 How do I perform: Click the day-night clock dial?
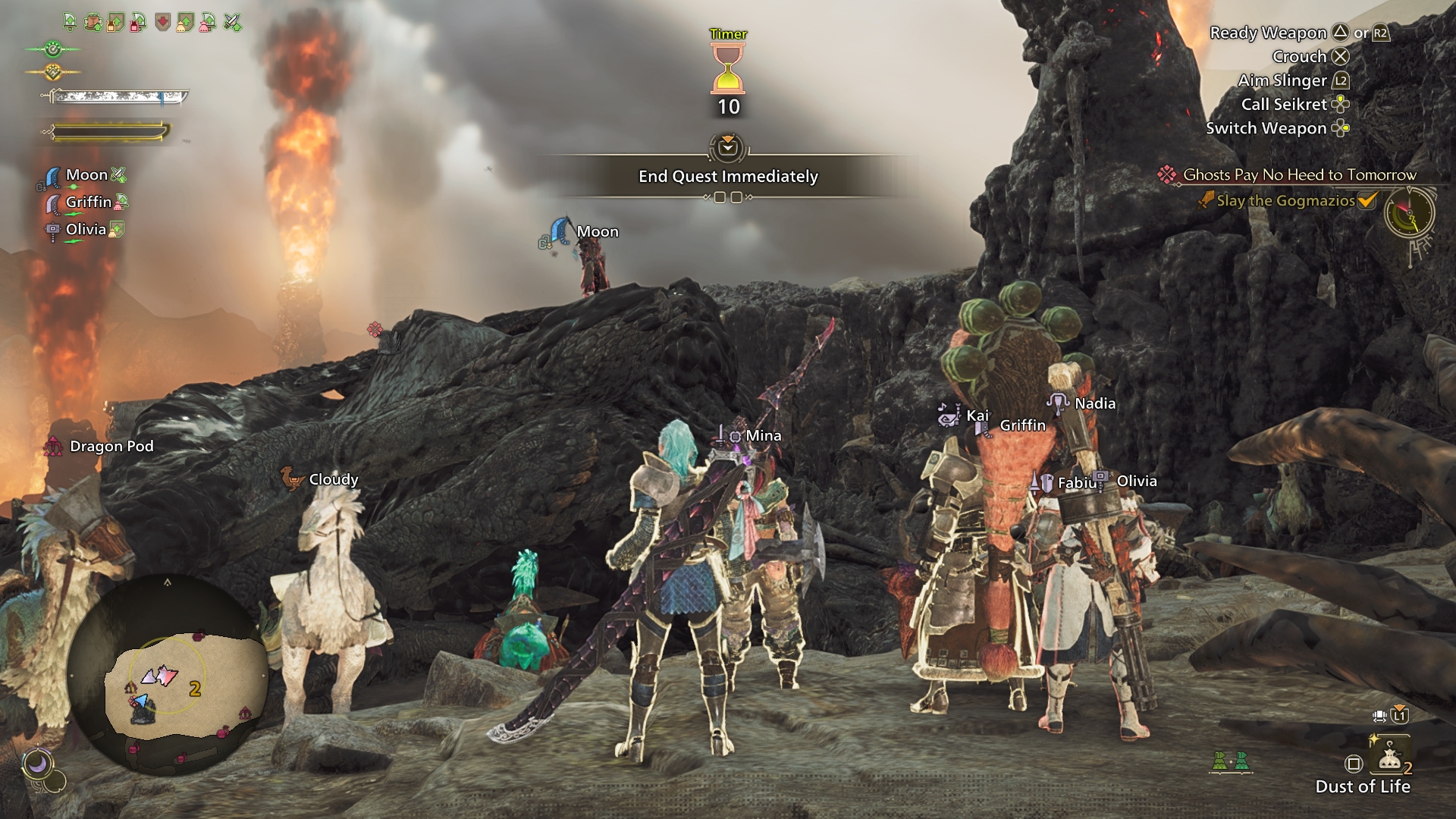[x=1410, y=215]
